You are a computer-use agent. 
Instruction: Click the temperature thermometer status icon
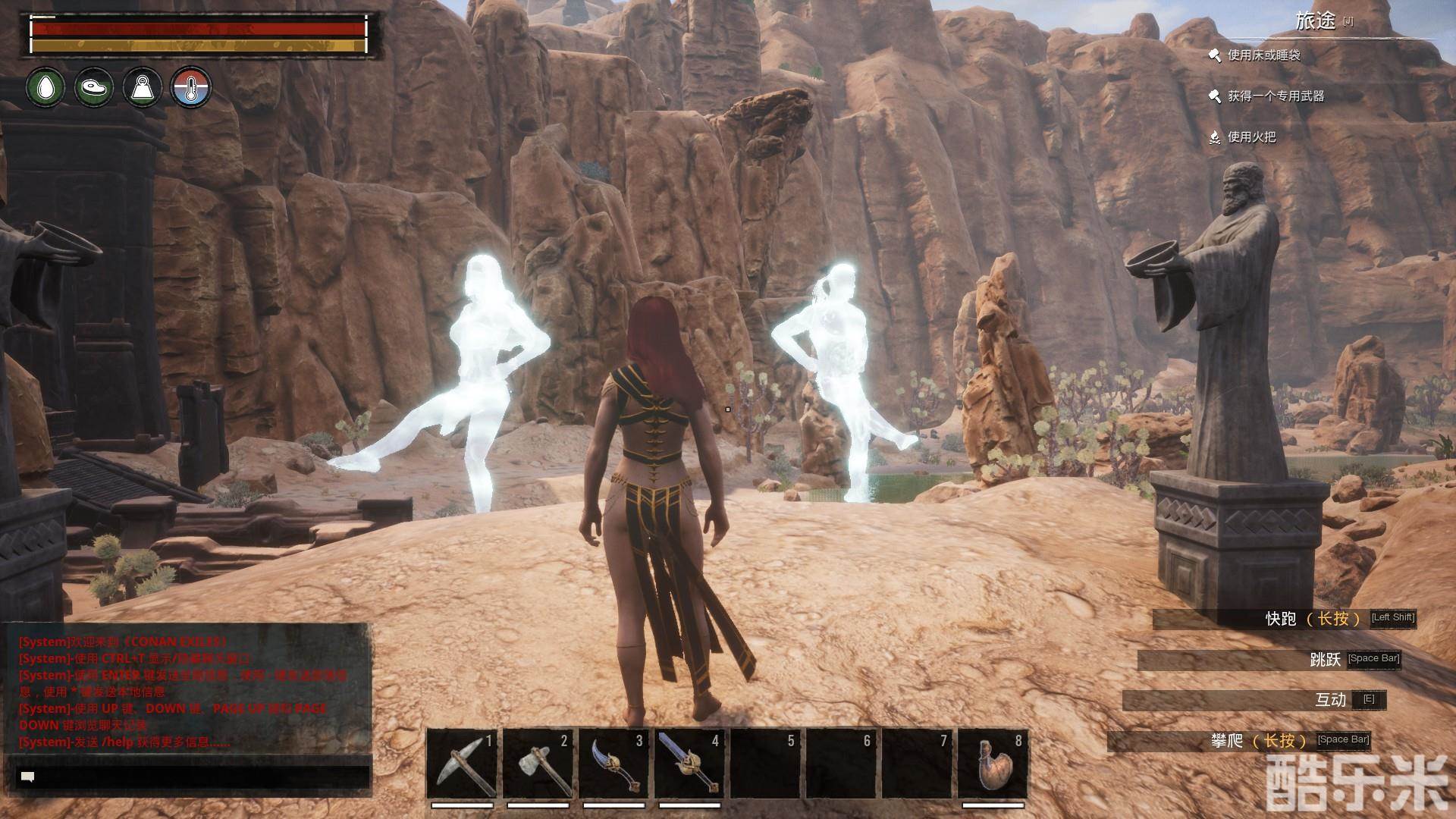coord(191,87)
